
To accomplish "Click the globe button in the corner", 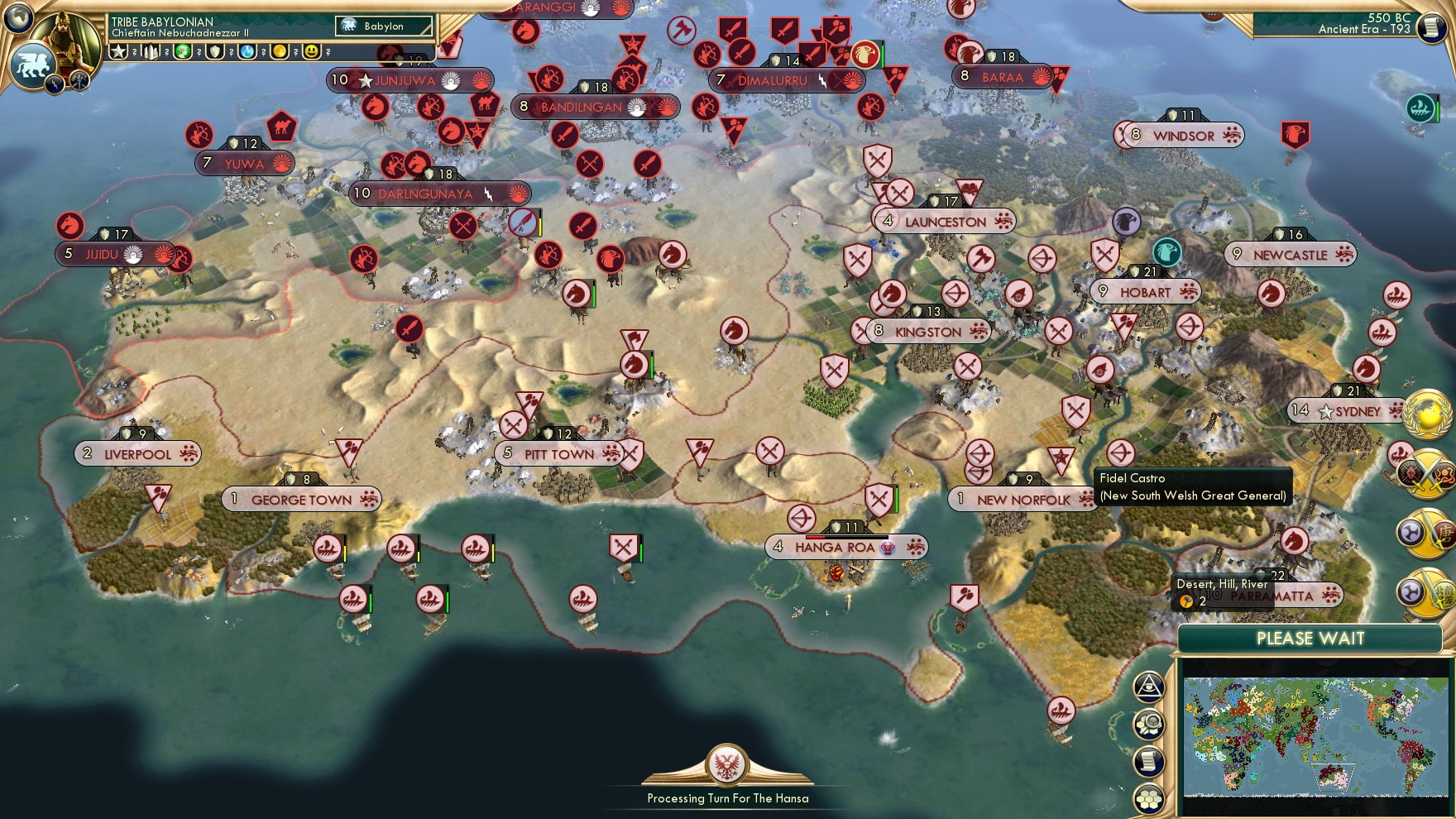I will click(18, 17).
